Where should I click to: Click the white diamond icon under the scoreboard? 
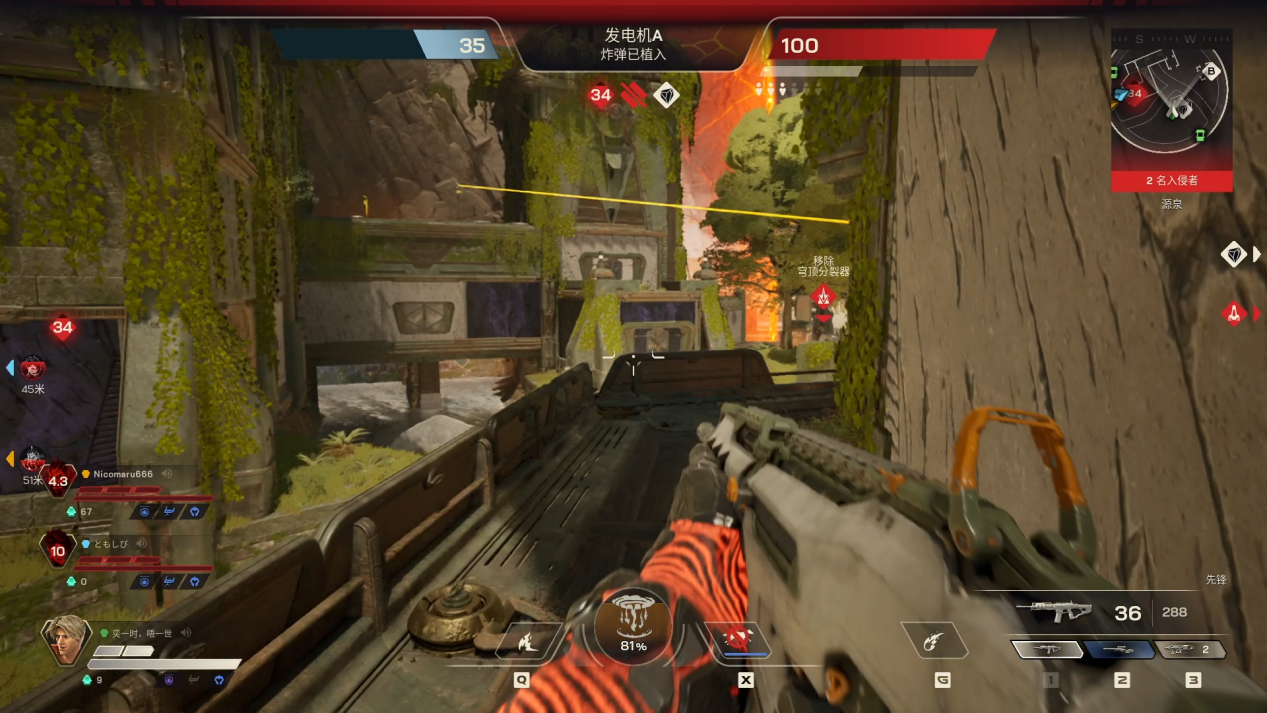coord(666,96)
